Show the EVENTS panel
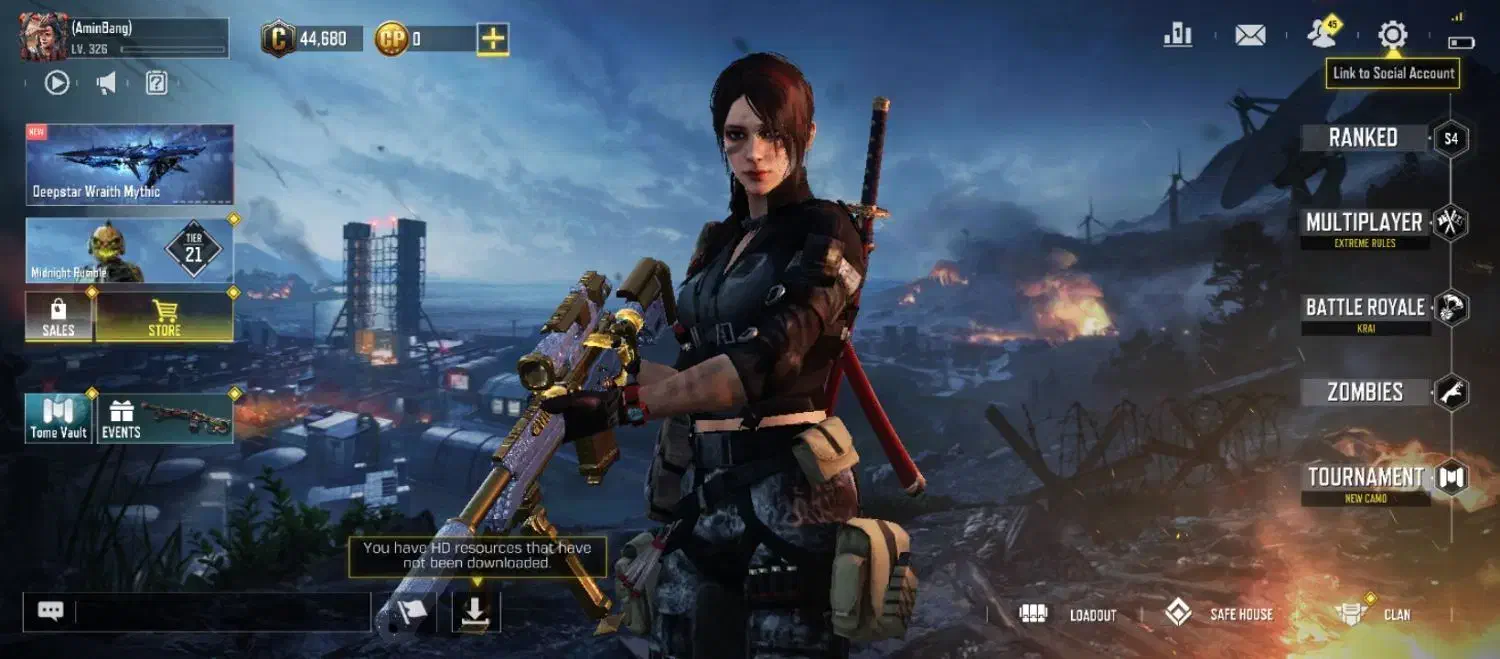The width and height of the screenshot is (1500, 659). click(166, 418)
